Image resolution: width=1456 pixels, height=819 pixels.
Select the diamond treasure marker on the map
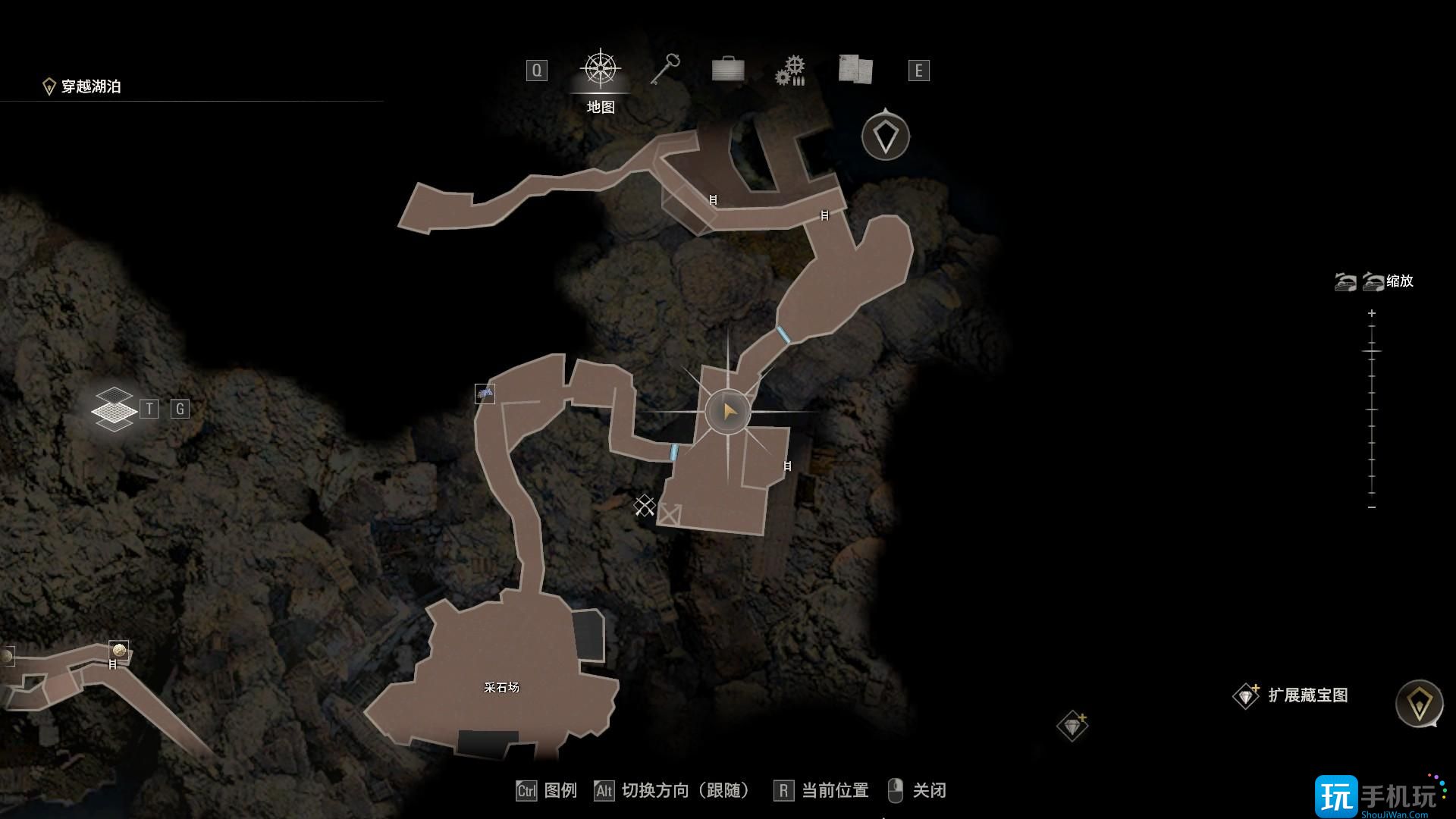pos(1072,726)
